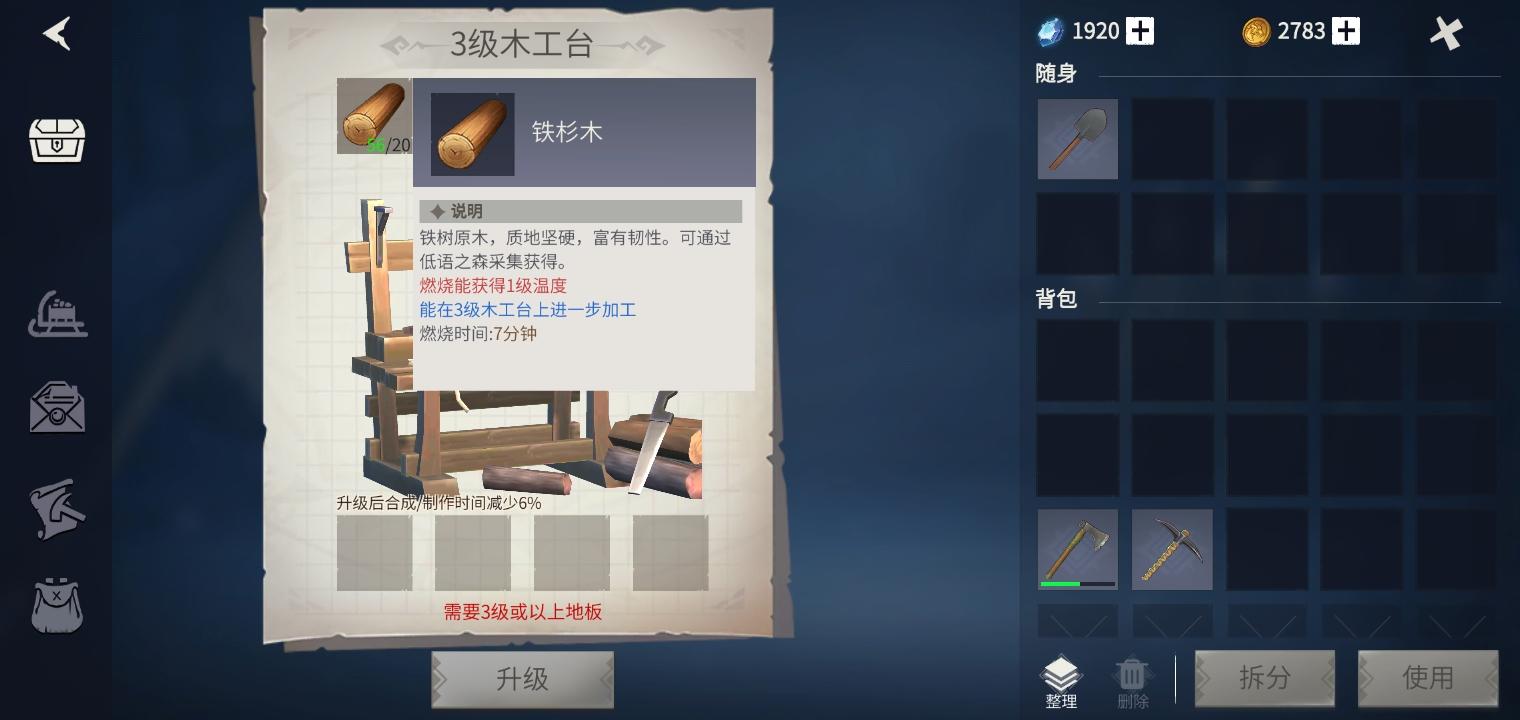Open the mail envelope icon

[x=57, y=408]
